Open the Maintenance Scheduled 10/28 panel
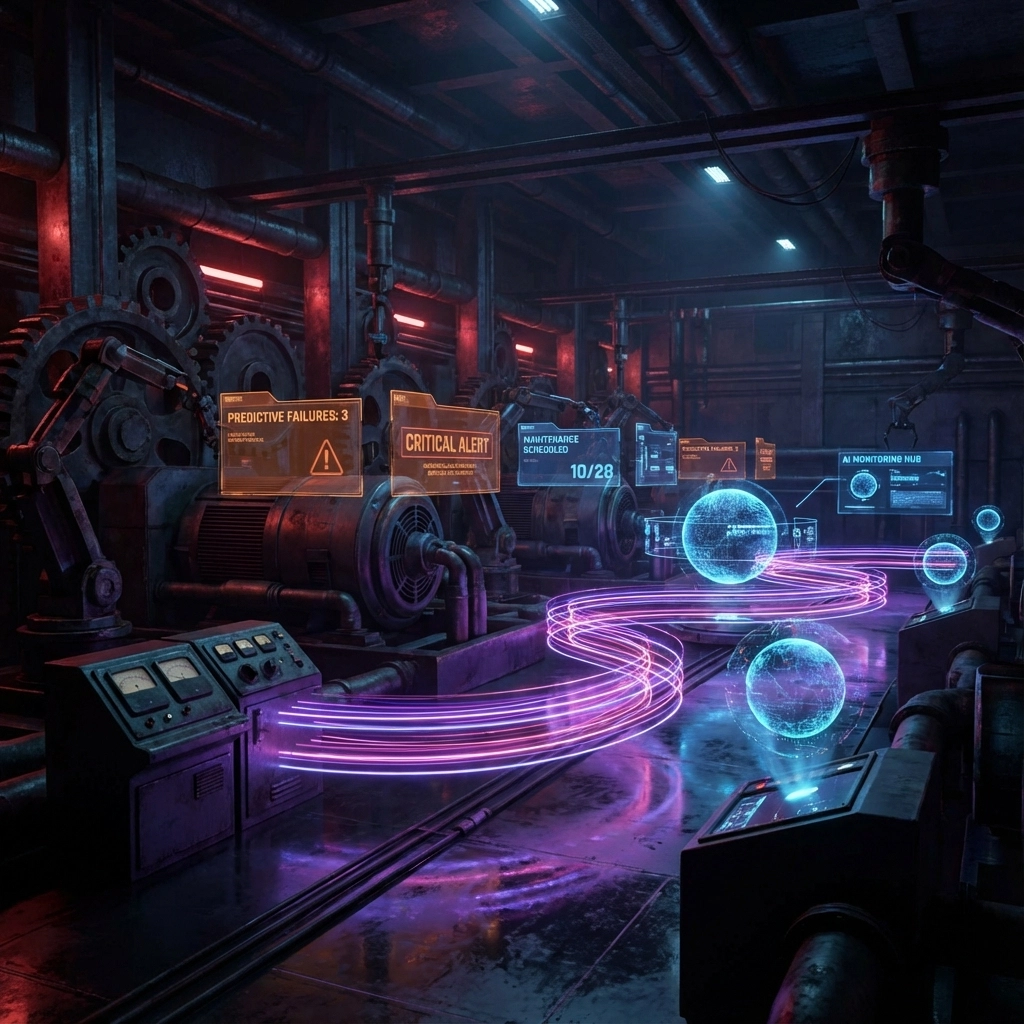The width and height of the screenshot is (1024, 1024). [567, 455]
